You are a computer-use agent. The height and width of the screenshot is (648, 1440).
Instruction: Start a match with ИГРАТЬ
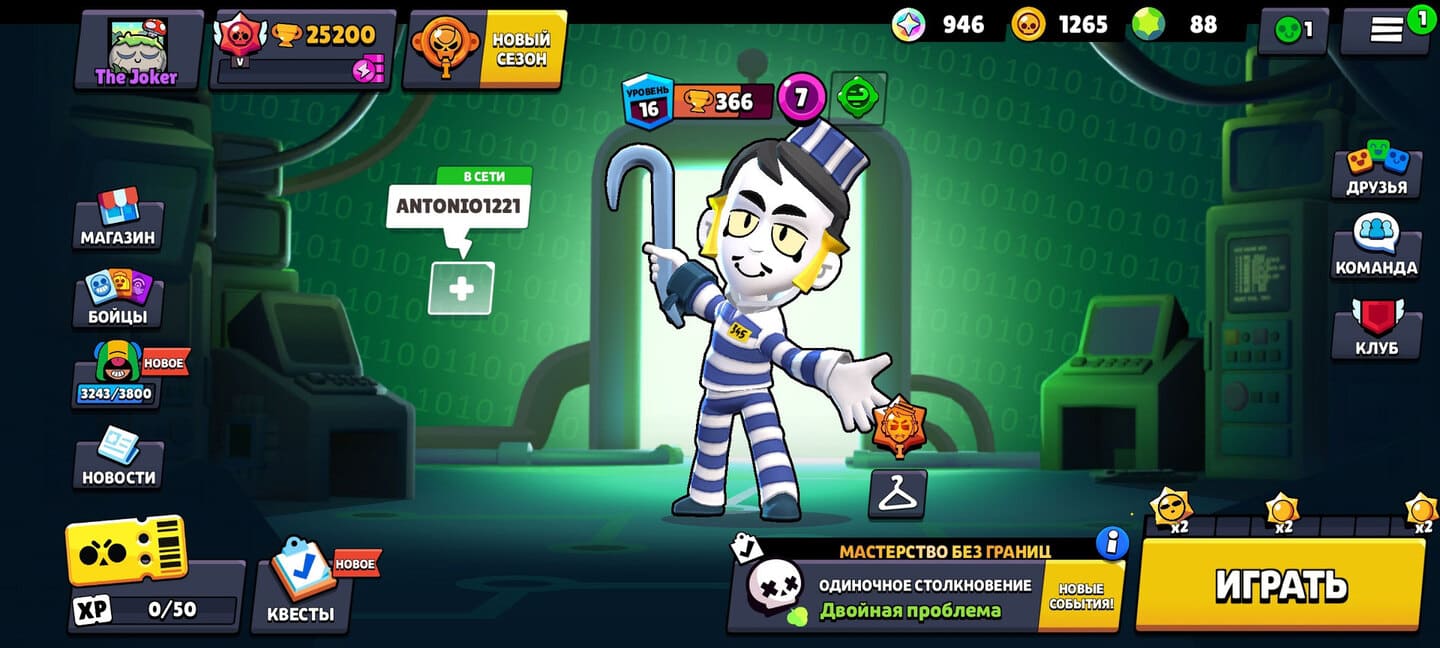[1281, 585]
